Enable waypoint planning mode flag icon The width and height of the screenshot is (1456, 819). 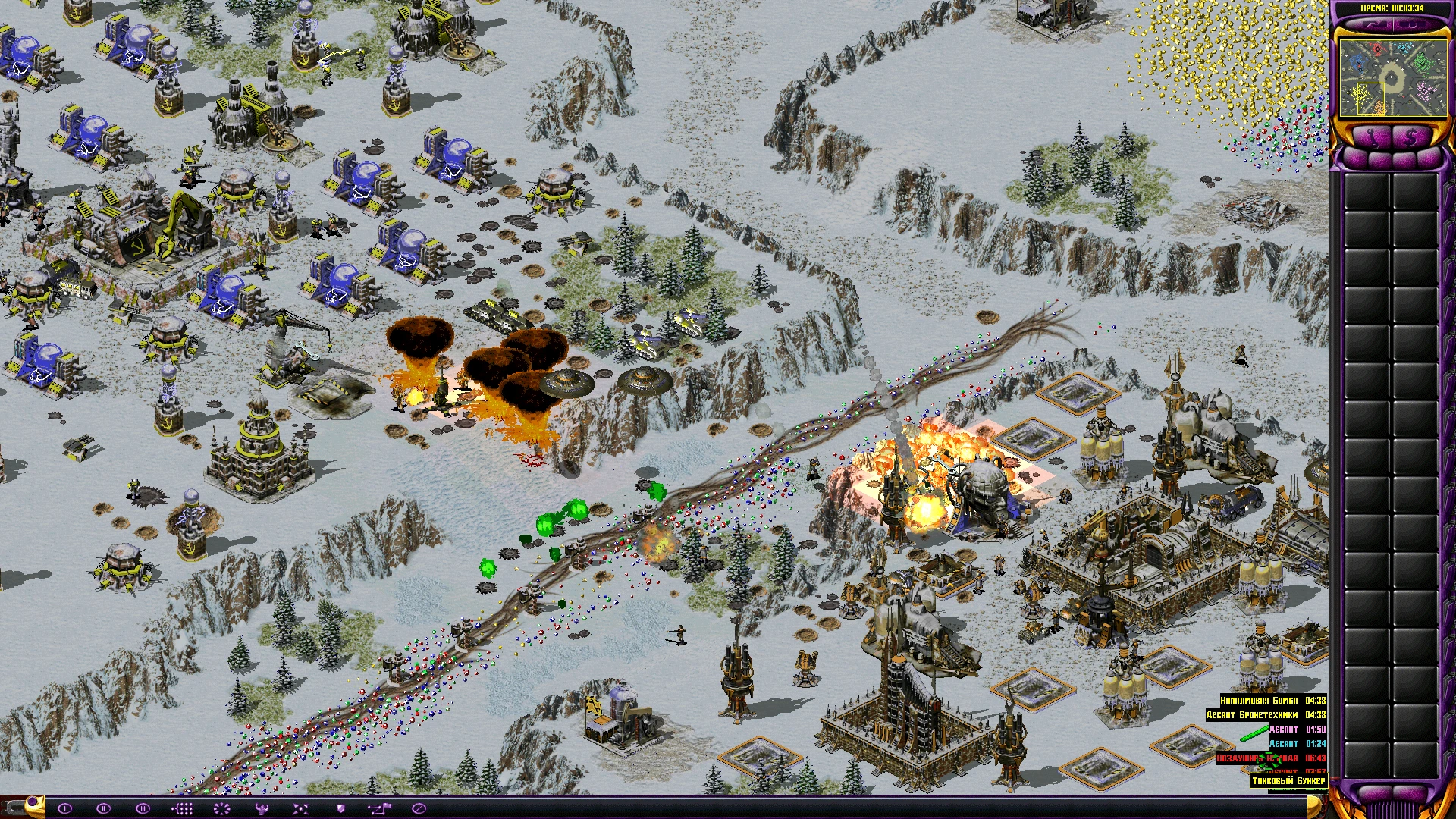379,808
